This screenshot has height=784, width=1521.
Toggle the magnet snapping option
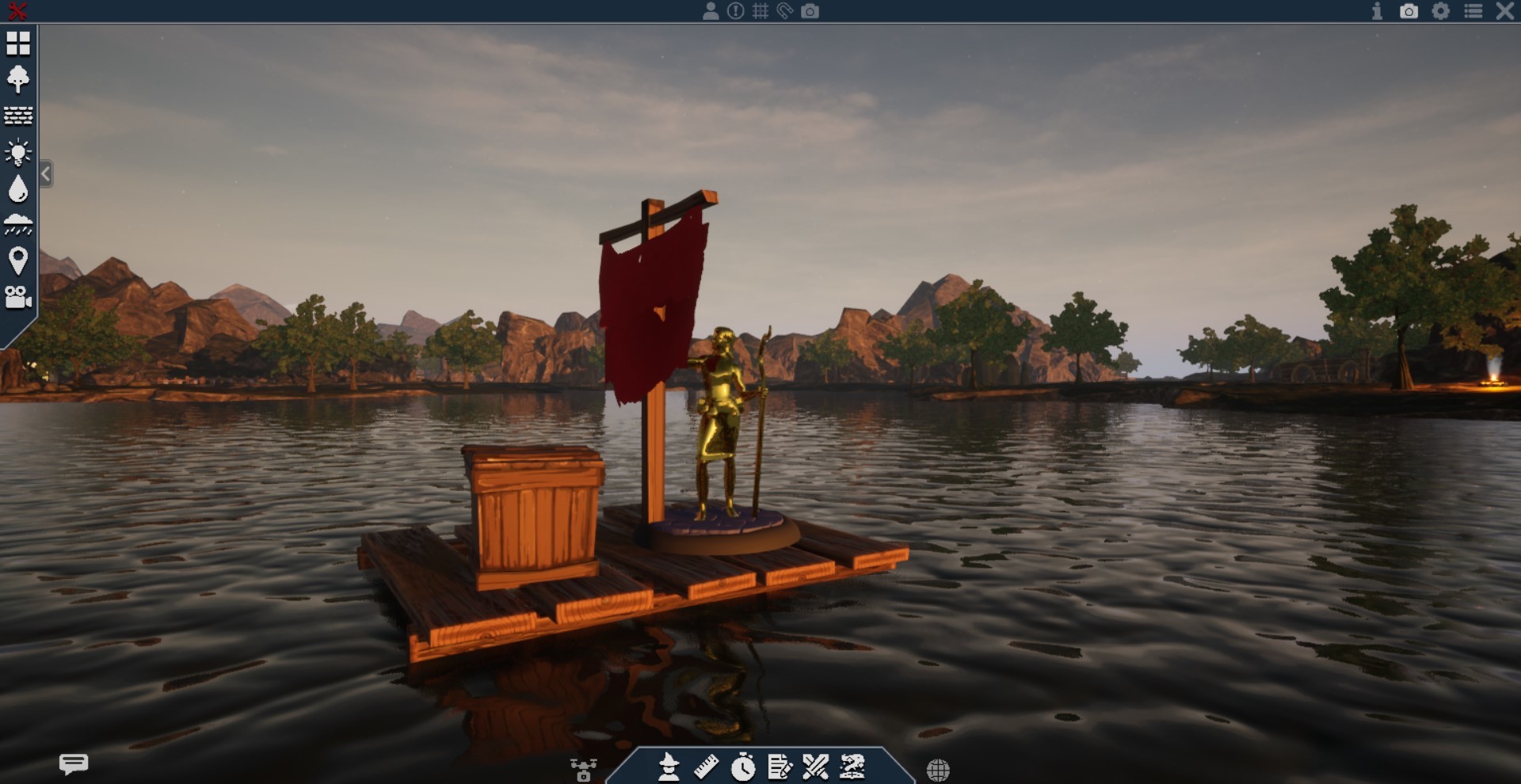(x=786, y=11)
